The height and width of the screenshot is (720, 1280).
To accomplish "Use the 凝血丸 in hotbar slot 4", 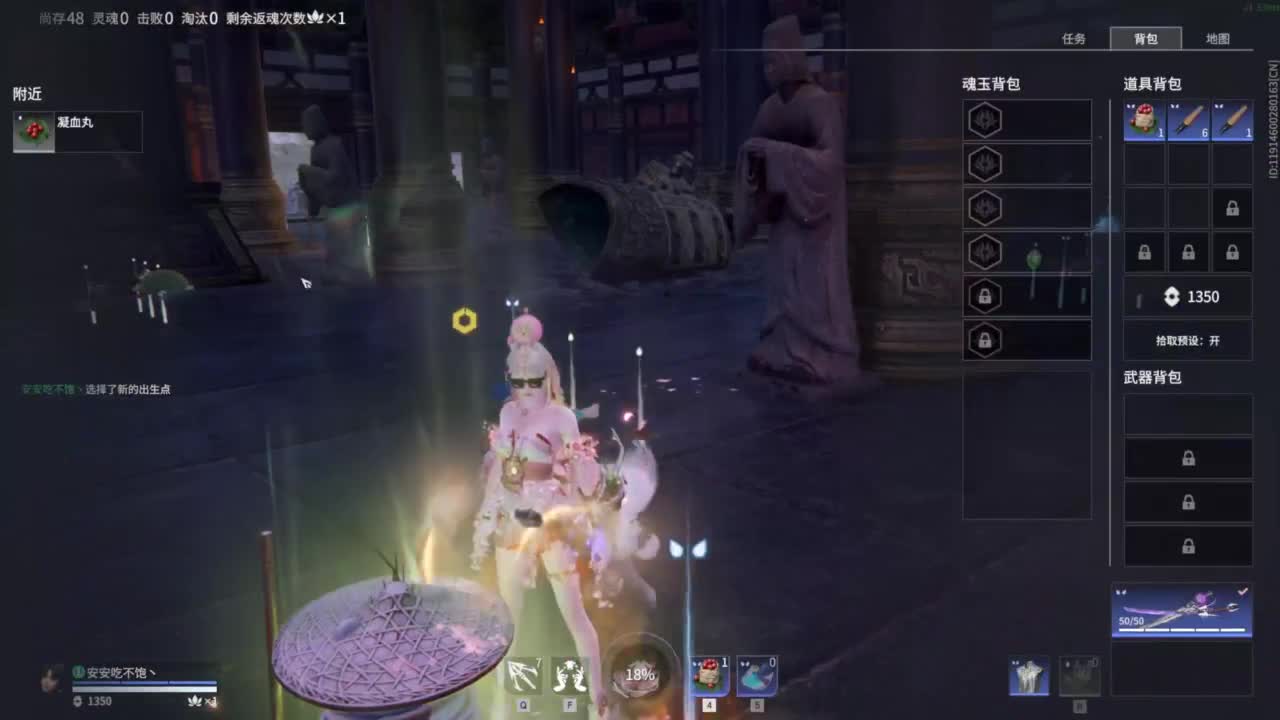I will pos(708,676).
